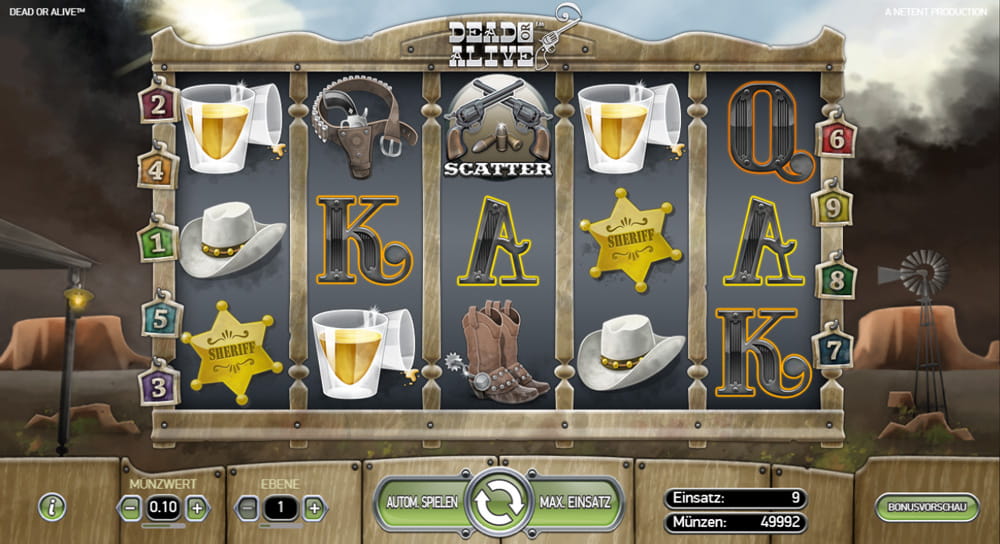Select payline tag number 2
This screenshot has height=544, width=1000.
[159, 103]
